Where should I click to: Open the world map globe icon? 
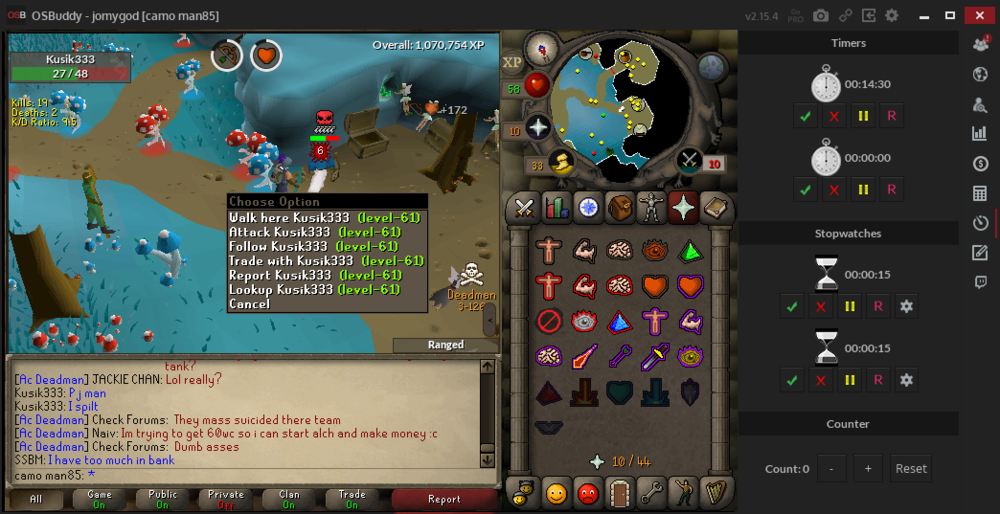[x=712, y=67]
